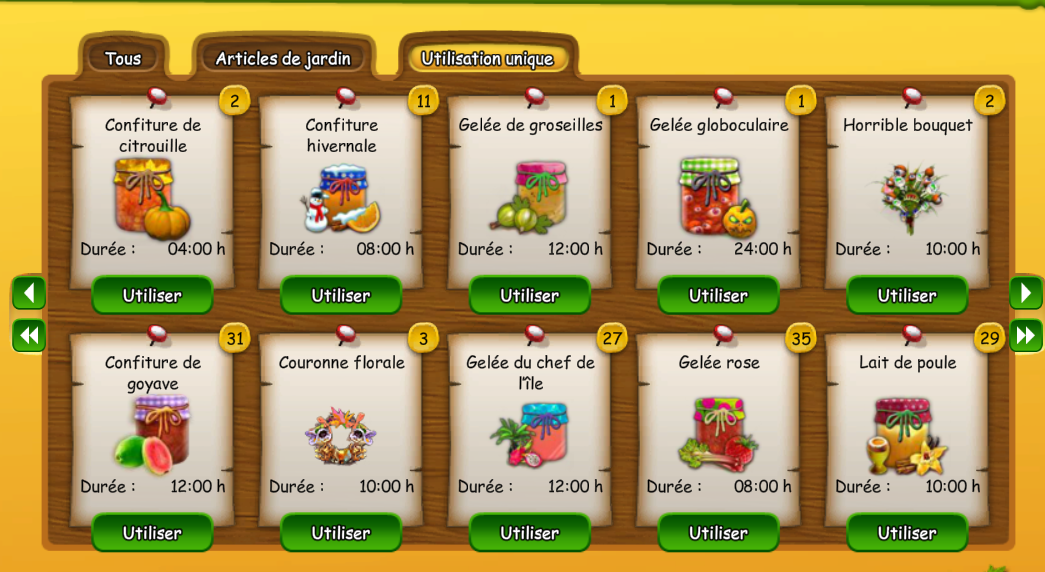Switch to the Tous tab

coord(123,58)
